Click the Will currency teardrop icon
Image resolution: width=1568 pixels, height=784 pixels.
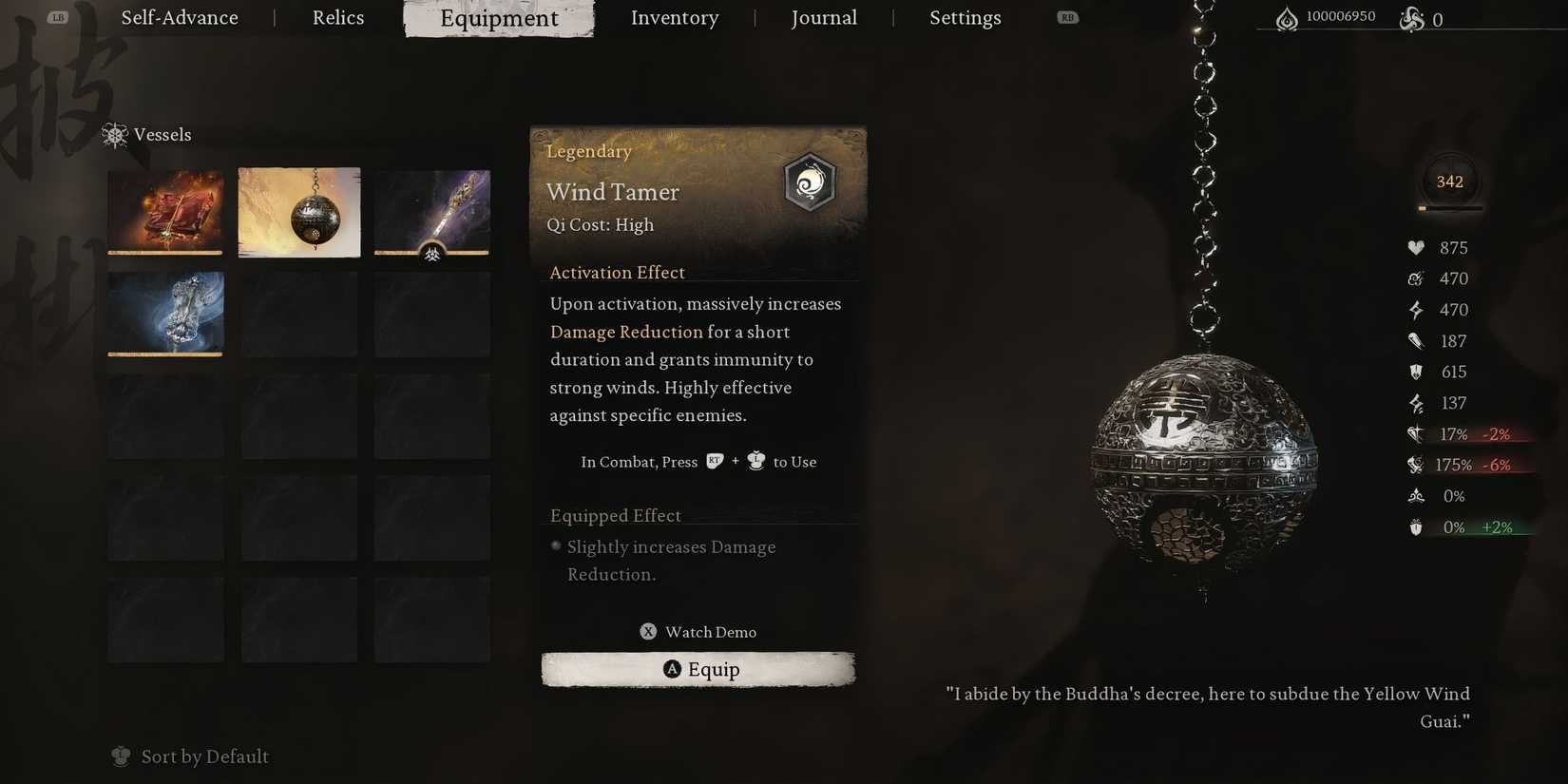[x=1288, y=16]
